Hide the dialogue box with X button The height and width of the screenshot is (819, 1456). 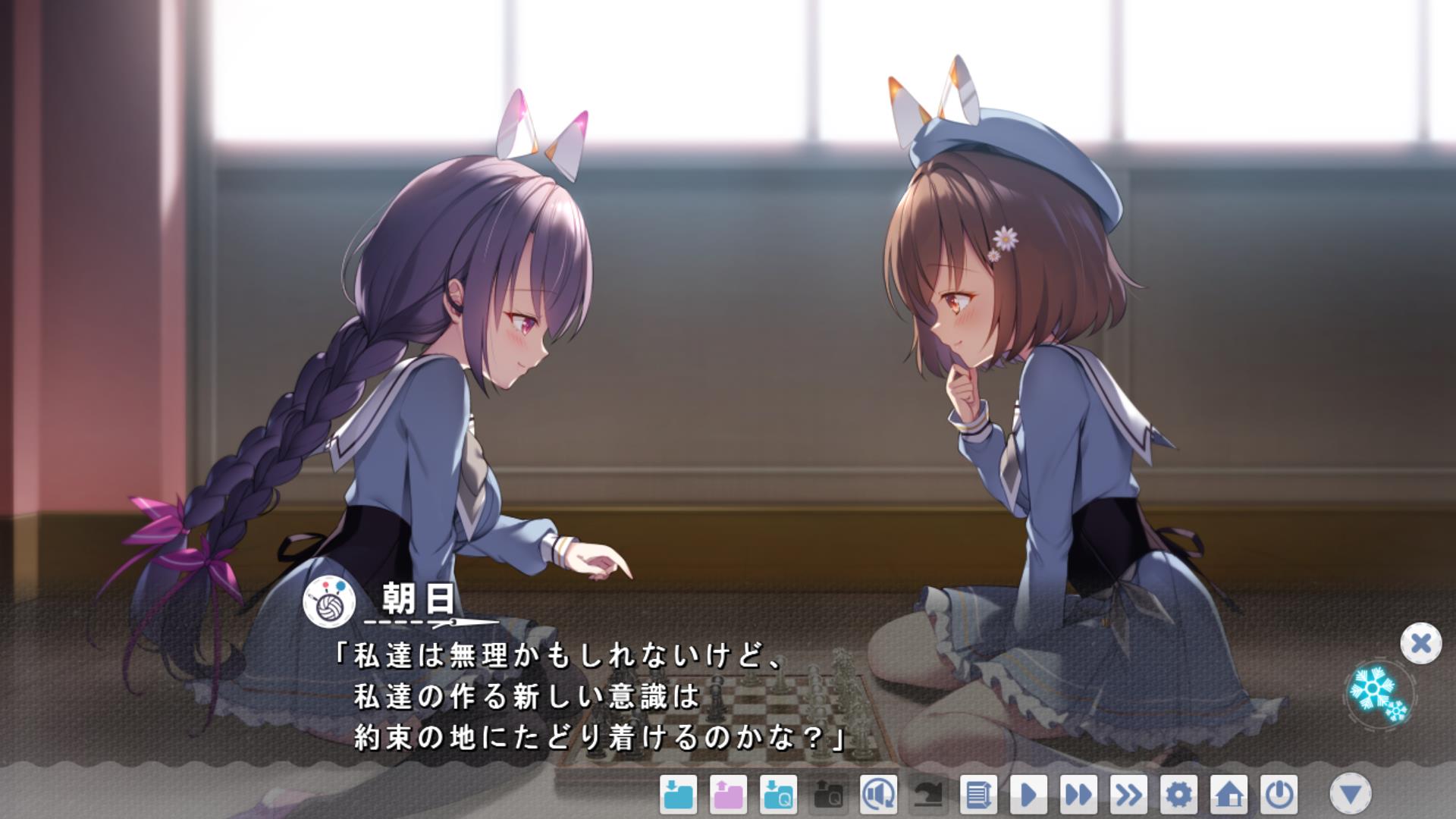pos(1420,644)
